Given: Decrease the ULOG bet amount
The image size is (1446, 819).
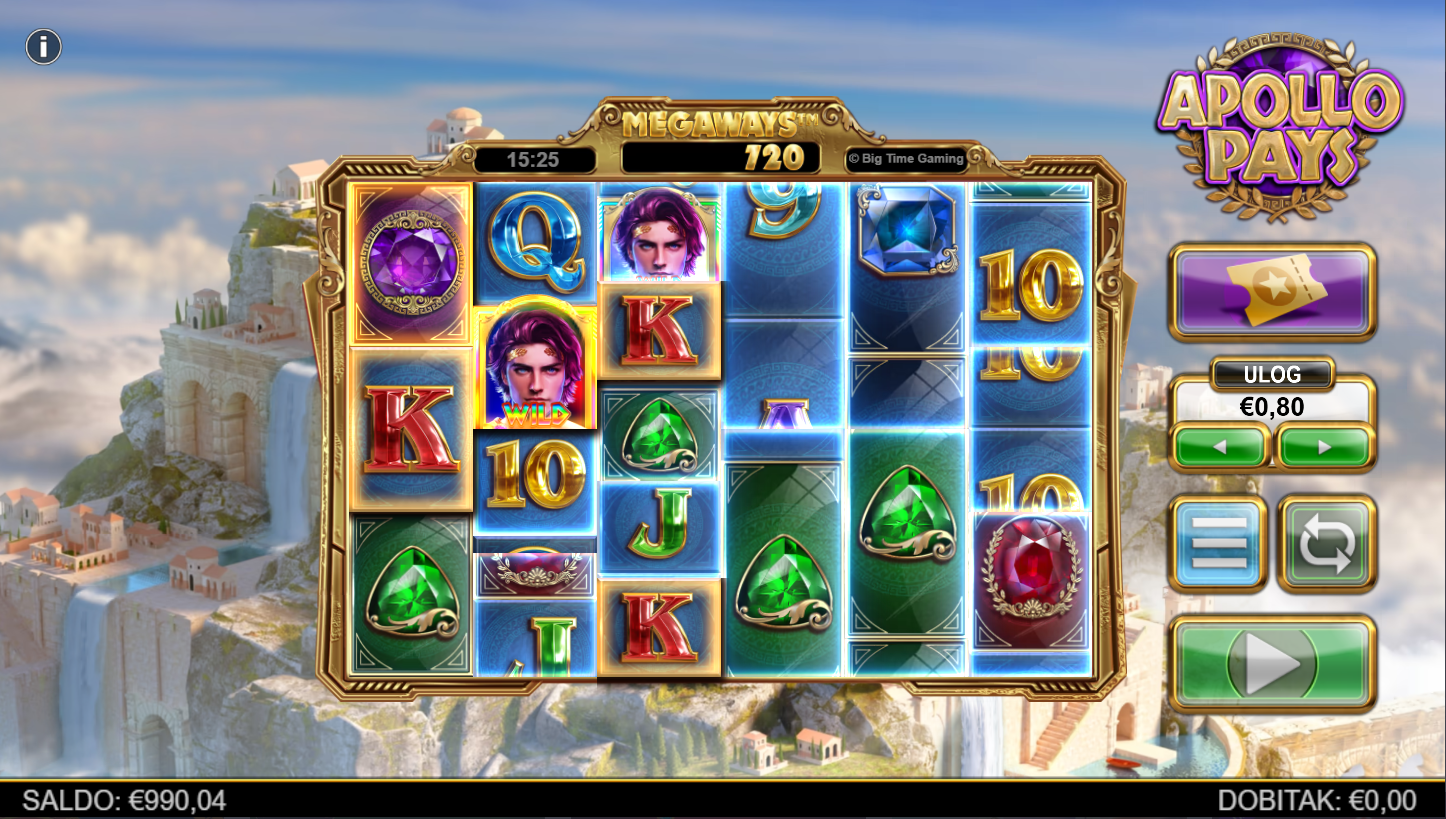Looking at the screenshot, I should (1220, 447).
